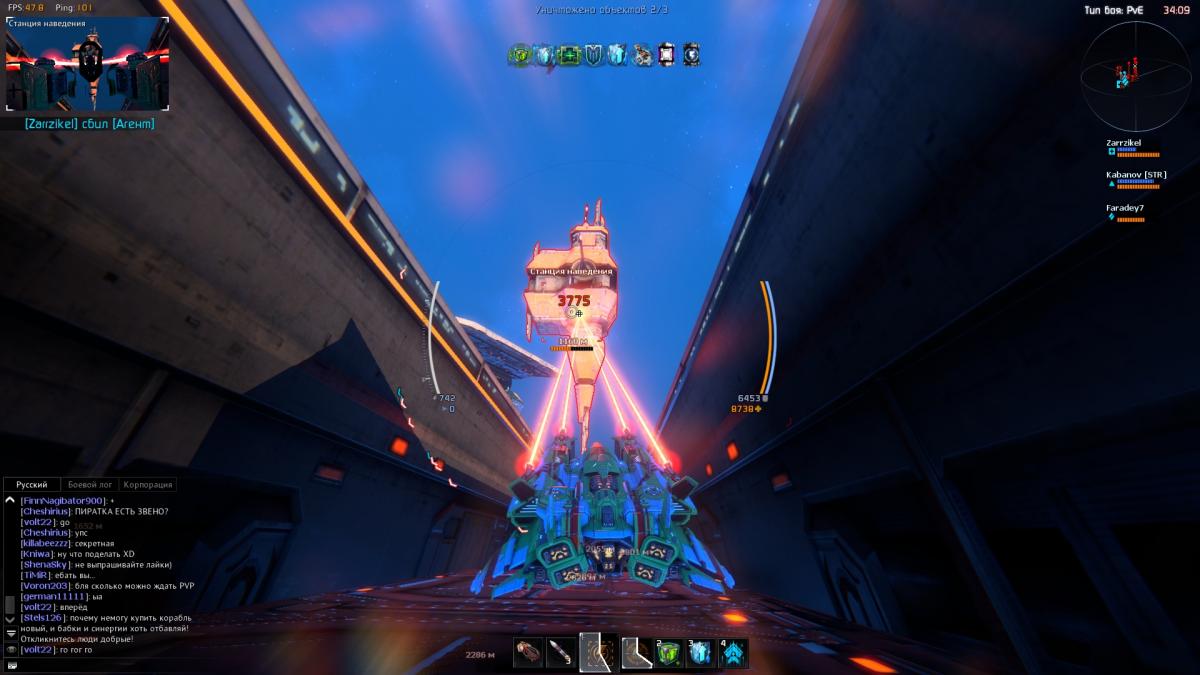Activate the green cube module in slot 2
Viewport: 1200px width, 675px height.
668,653
